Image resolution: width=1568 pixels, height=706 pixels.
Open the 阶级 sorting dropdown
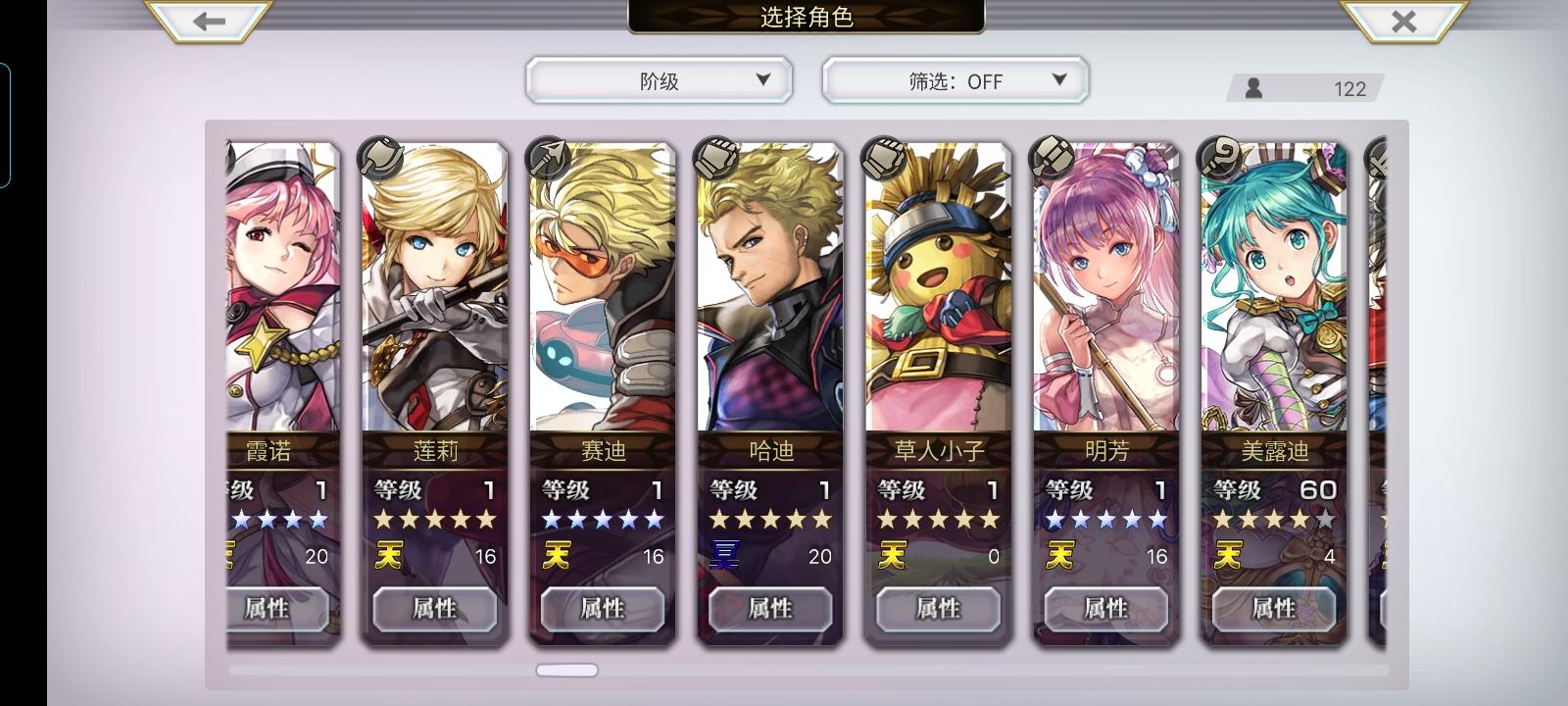pos(659,80)
